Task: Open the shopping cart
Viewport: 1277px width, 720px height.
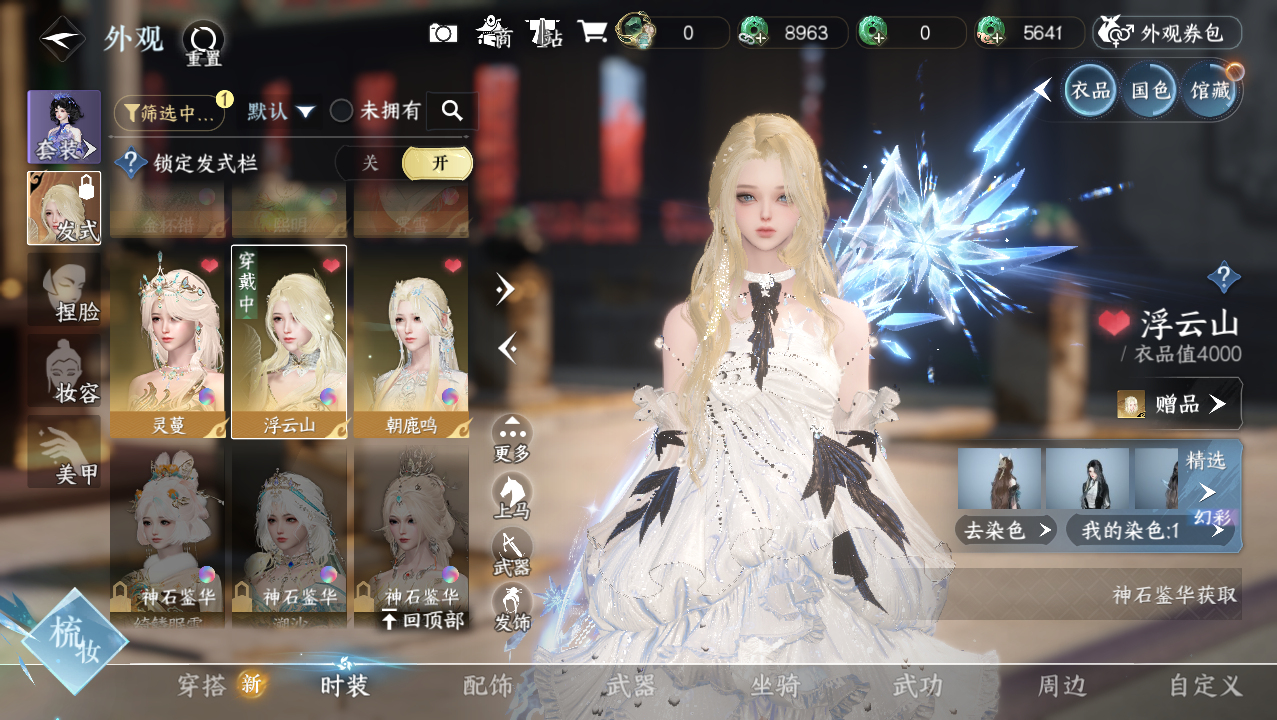Action: (x=592, y=33)
